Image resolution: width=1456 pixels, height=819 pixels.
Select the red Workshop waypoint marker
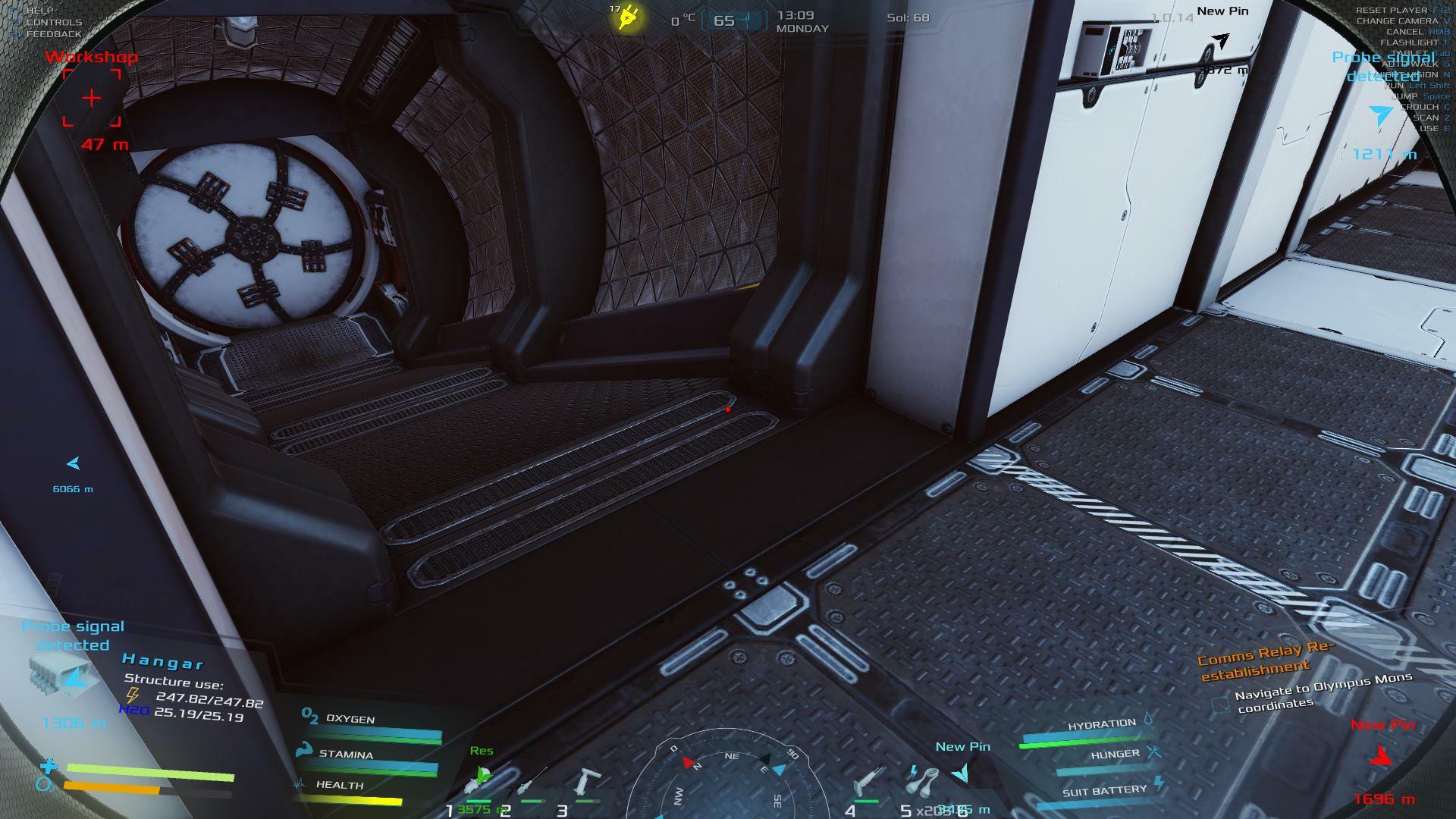tap(92, 98)
